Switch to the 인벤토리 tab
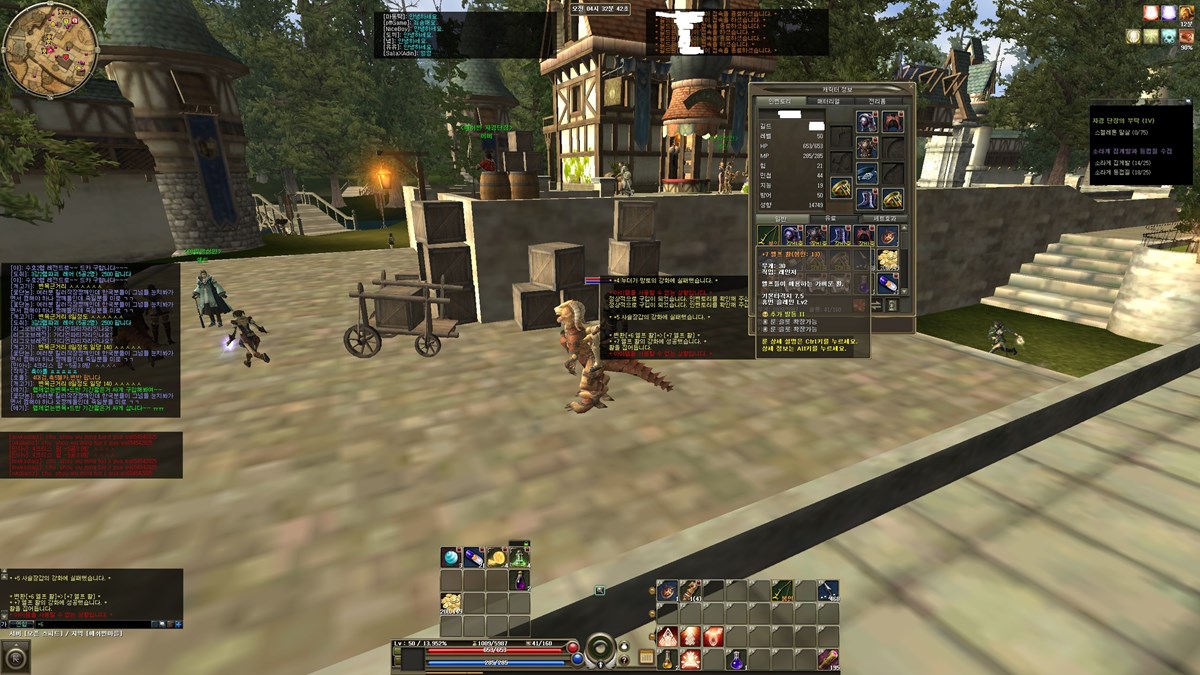The width and height of the screenshot is (1200, 675). [779, 101]
